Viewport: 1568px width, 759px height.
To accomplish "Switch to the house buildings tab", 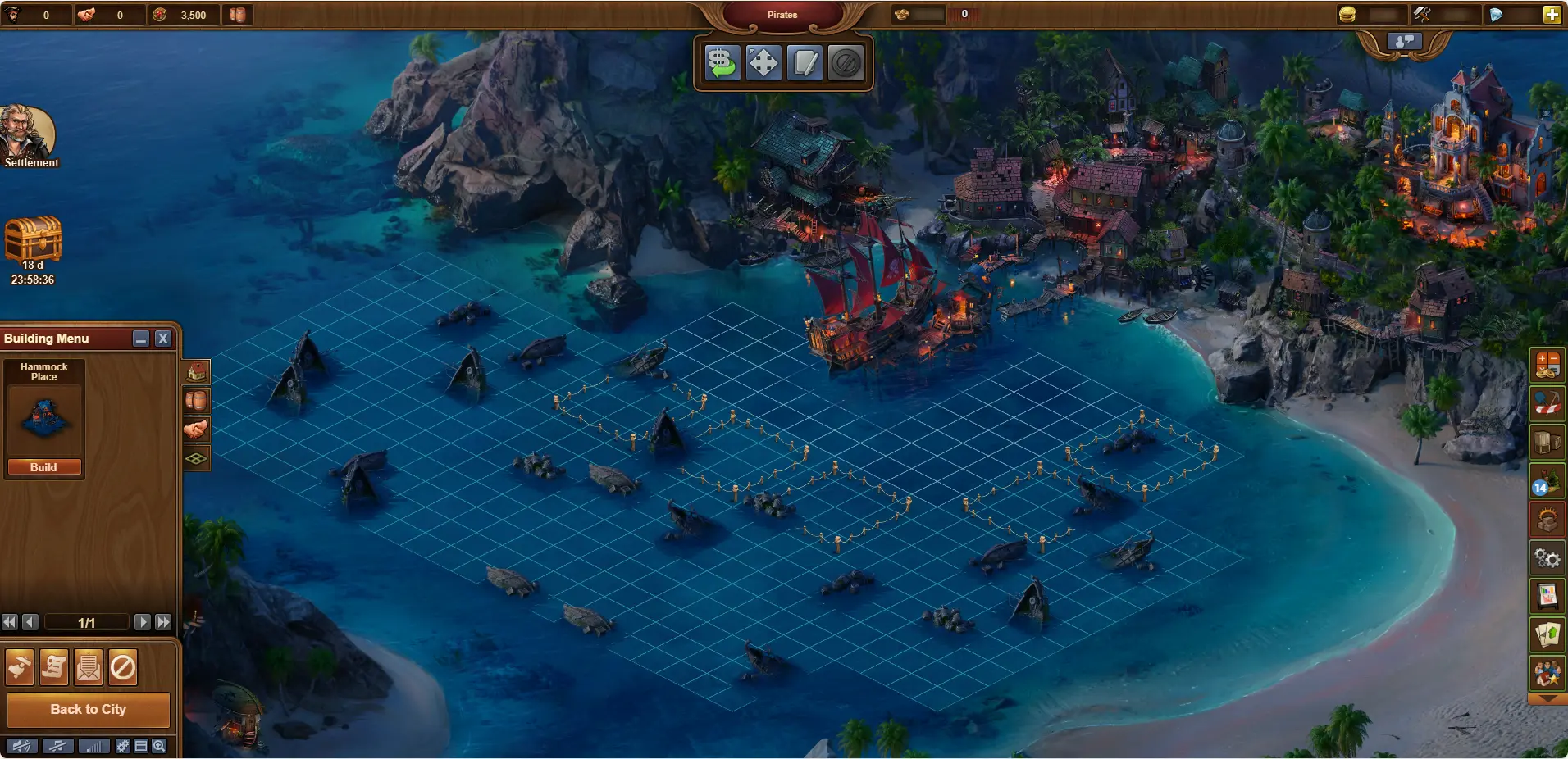I will pyautogui.click(x=197, y=372).
